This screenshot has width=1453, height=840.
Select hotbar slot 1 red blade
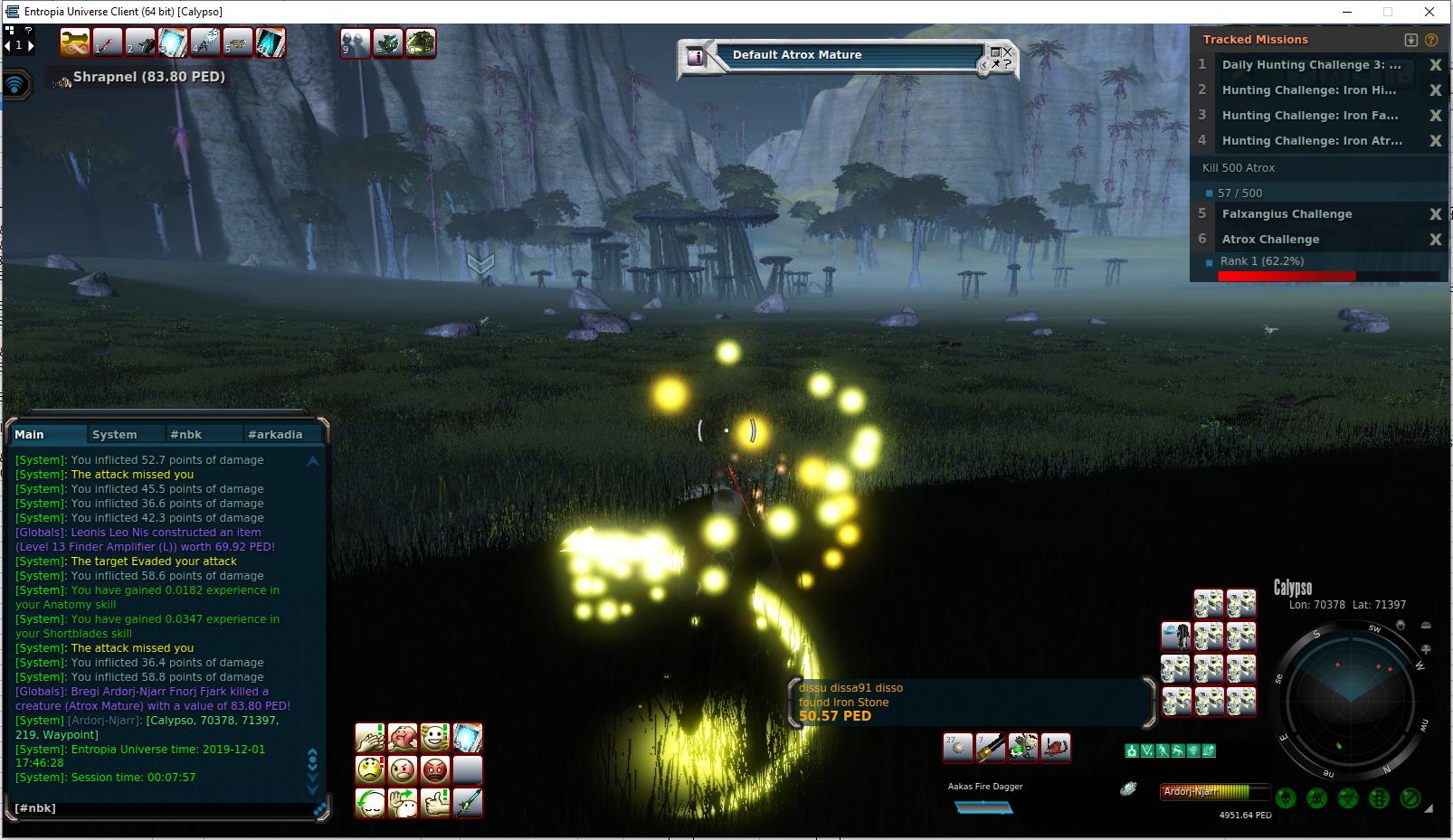(107, 42)
